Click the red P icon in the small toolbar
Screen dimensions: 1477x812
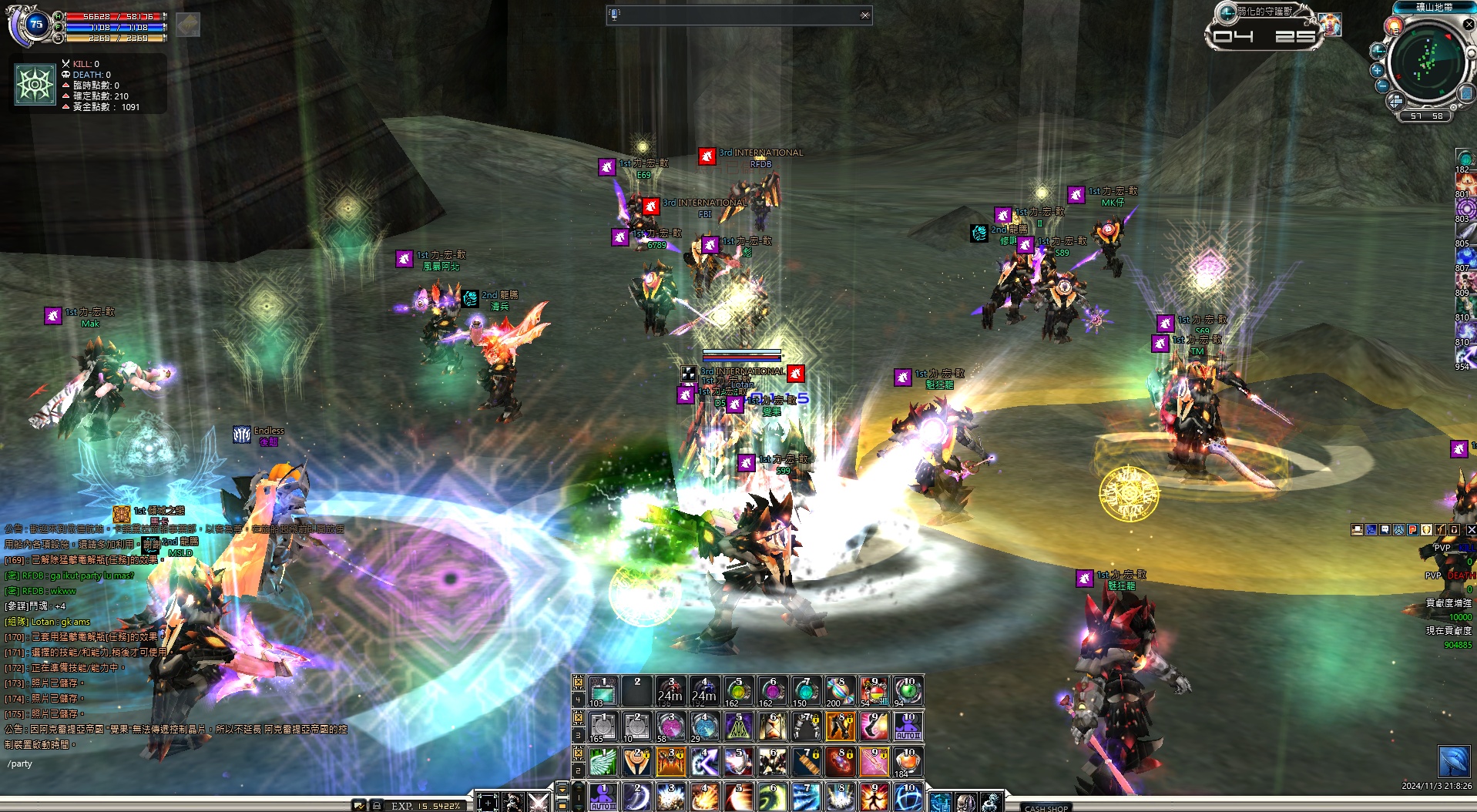(x=1413, y=530)
